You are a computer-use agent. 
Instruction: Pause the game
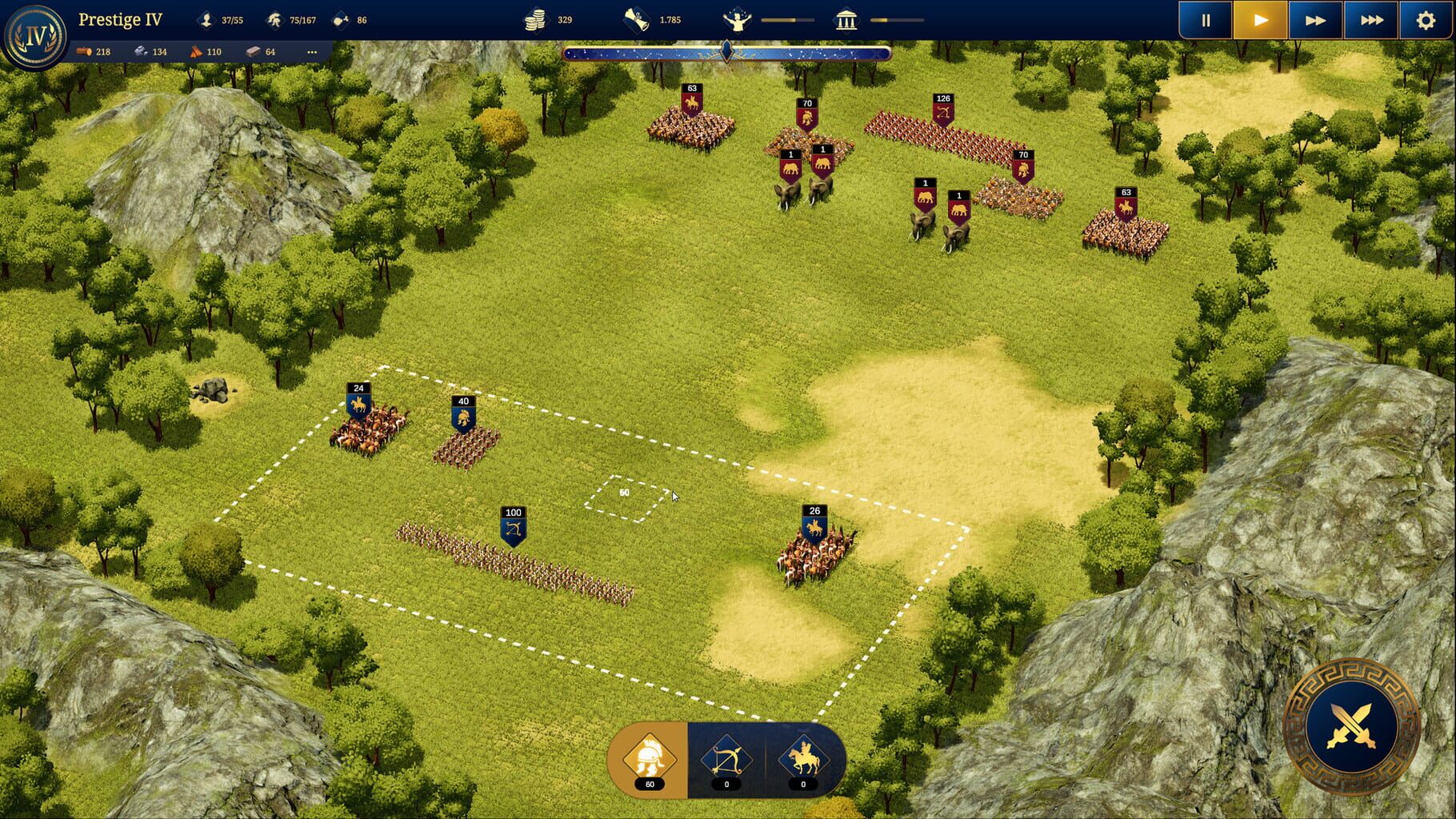1205,20
